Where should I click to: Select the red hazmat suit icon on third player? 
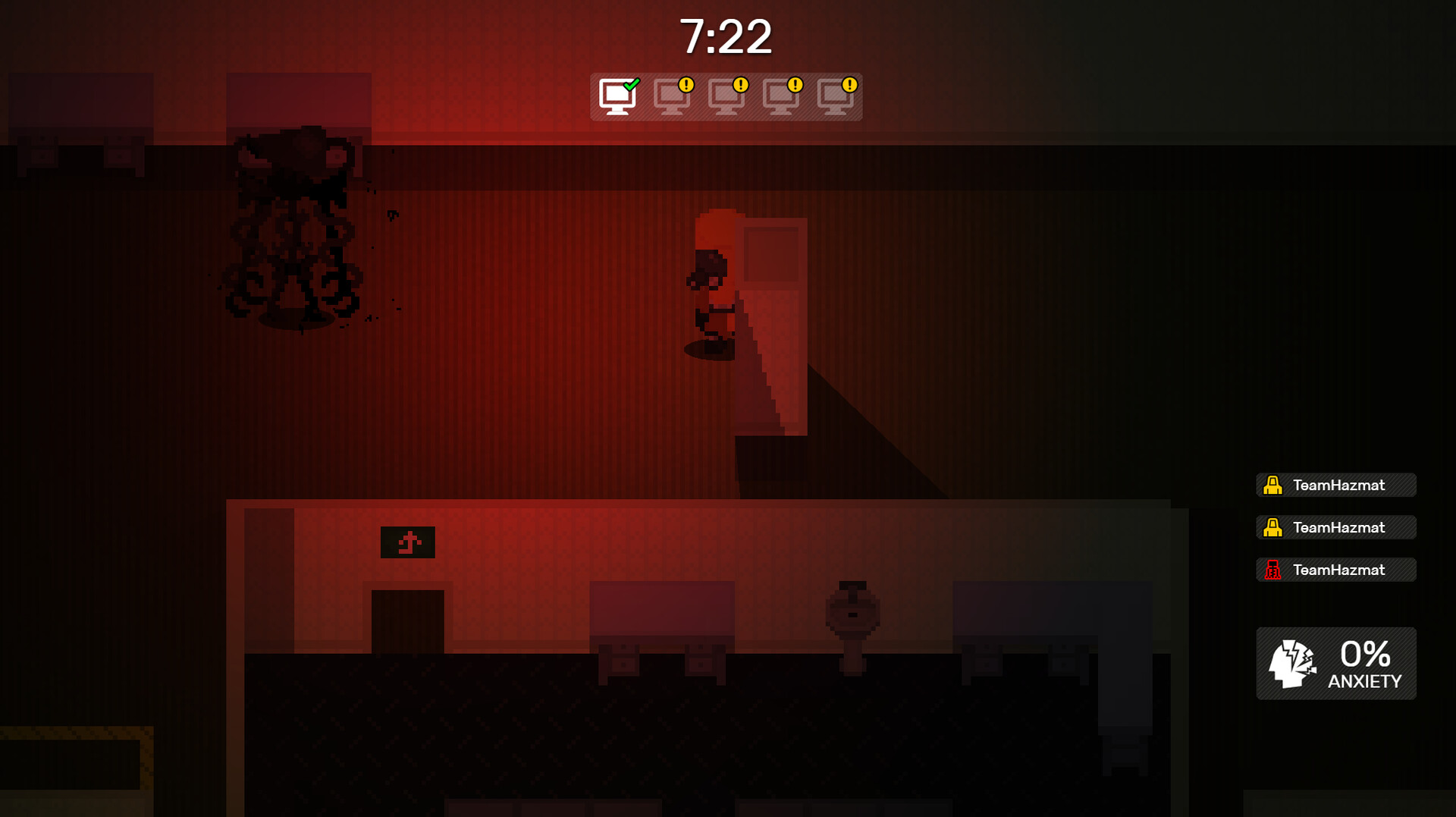pos(1273,570)
